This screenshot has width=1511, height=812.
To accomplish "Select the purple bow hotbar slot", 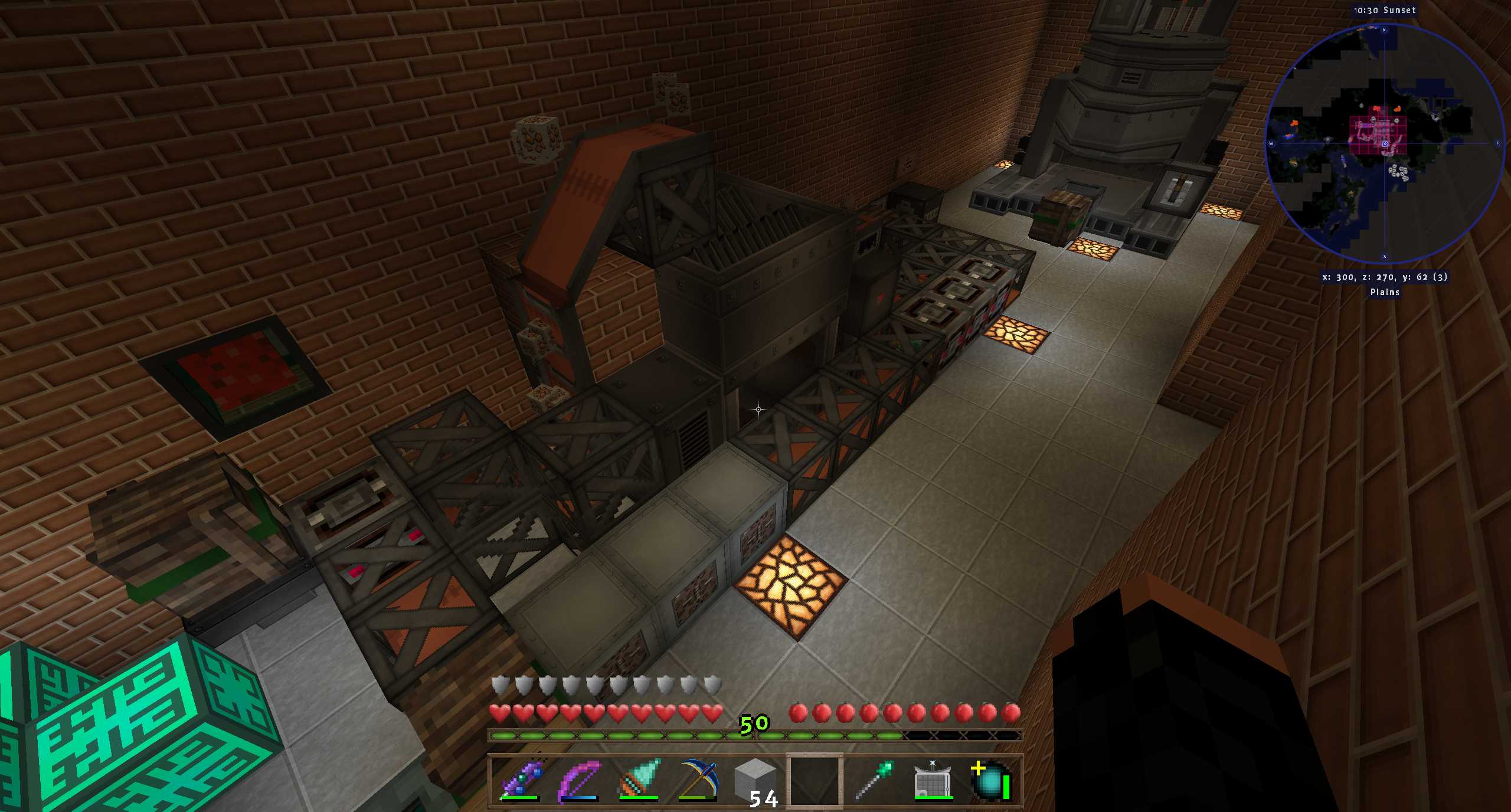I will (x=579, y=780).
